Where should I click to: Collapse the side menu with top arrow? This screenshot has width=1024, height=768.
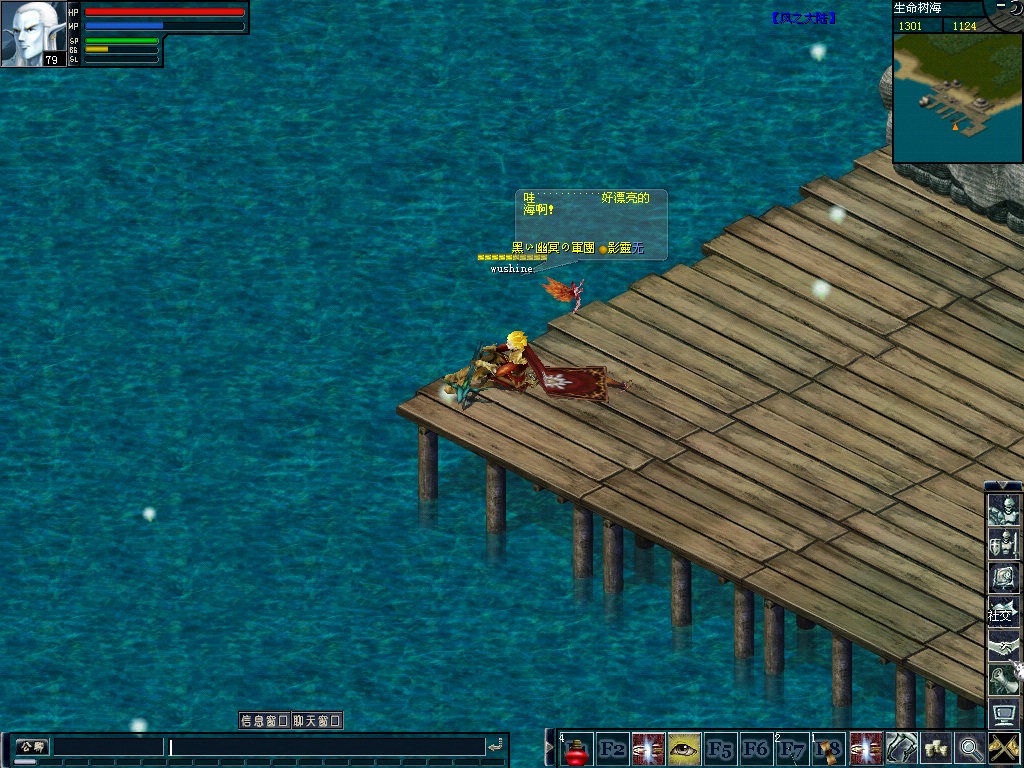[1003, 486]
